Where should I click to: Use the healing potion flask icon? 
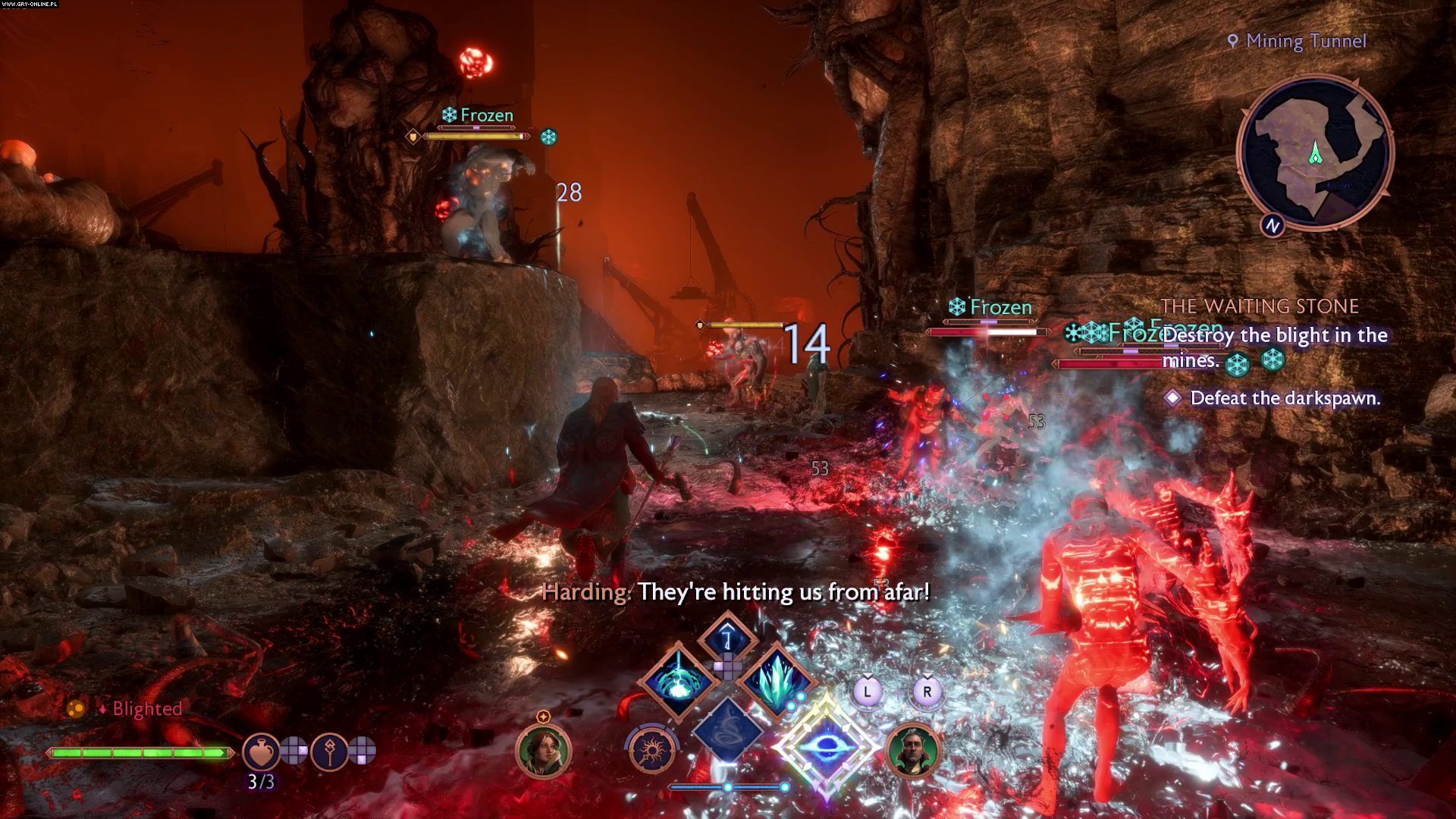(260, 751)
